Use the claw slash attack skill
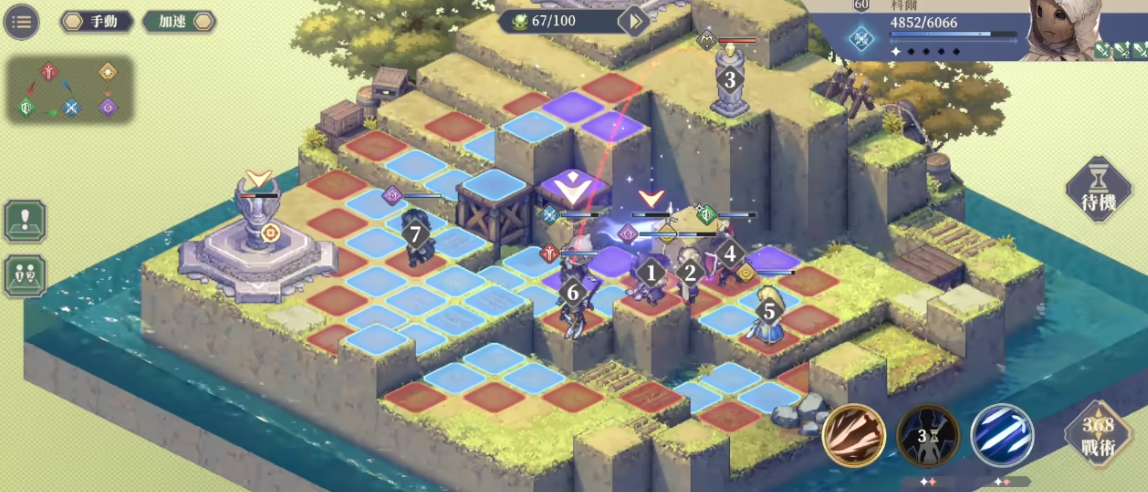This screenshot has width=1148, height=492. [x=852, y=435]
